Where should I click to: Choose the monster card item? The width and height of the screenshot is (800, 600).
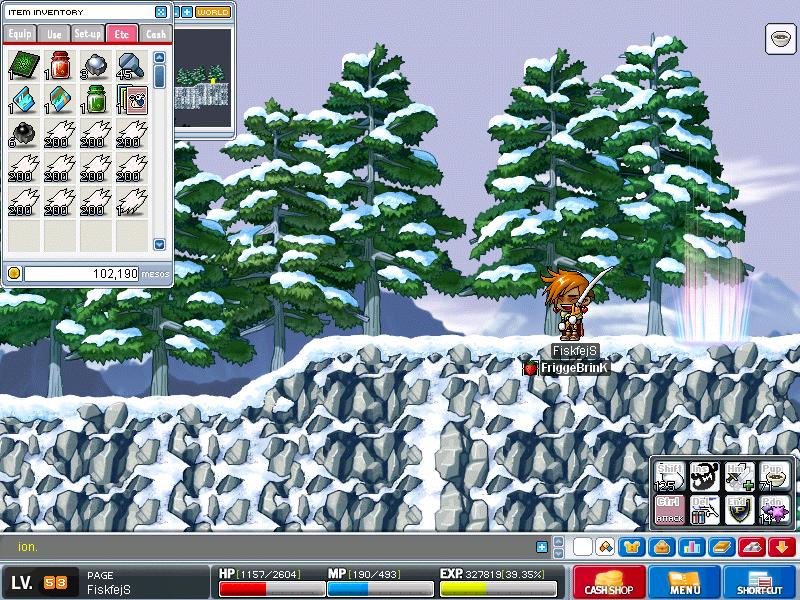(132, 100)
